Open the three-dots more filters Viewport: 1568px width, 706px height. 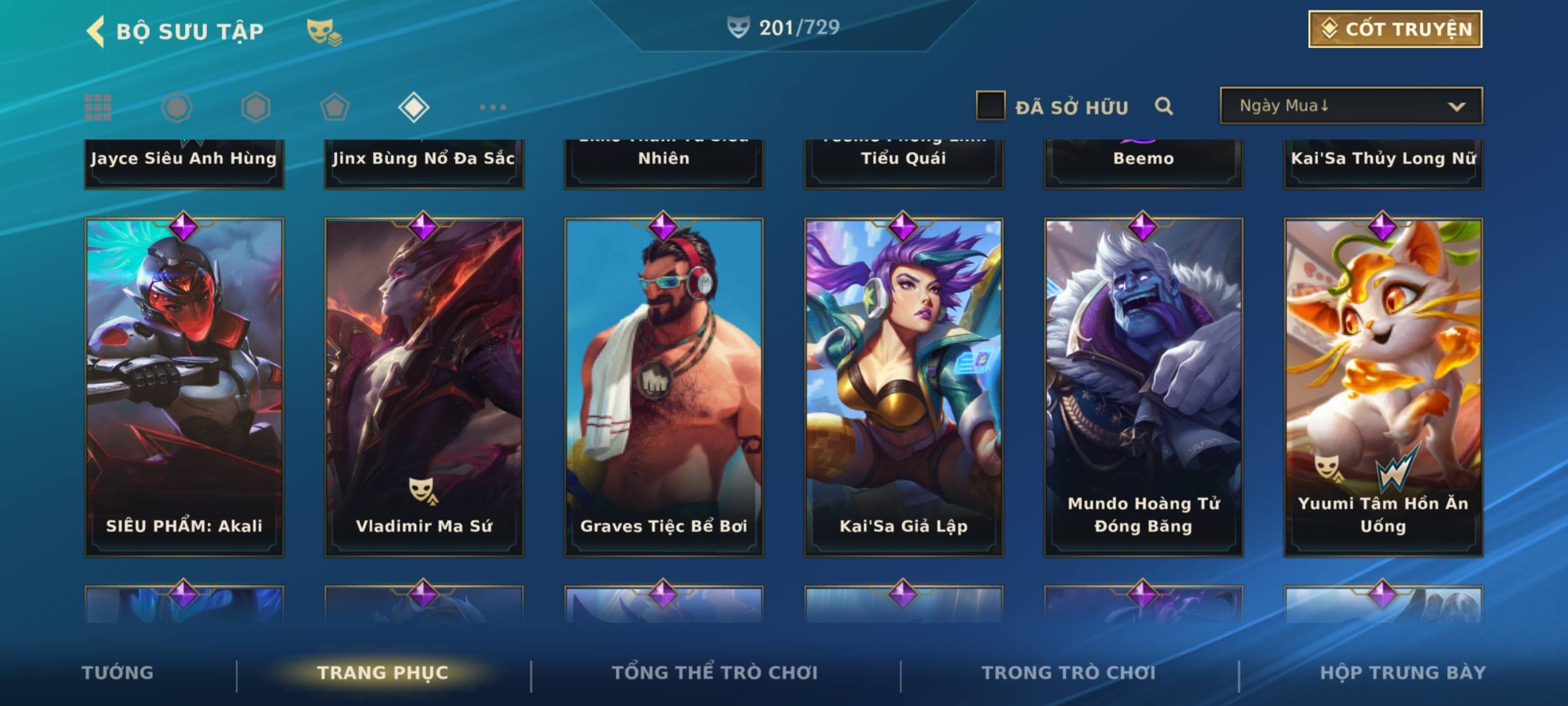pyautogui.click(x=493, y=107)
